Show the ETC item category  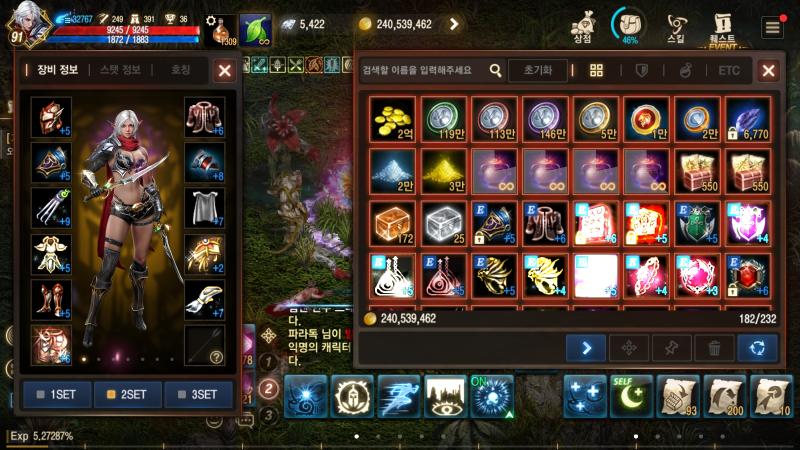pos(729,70)
